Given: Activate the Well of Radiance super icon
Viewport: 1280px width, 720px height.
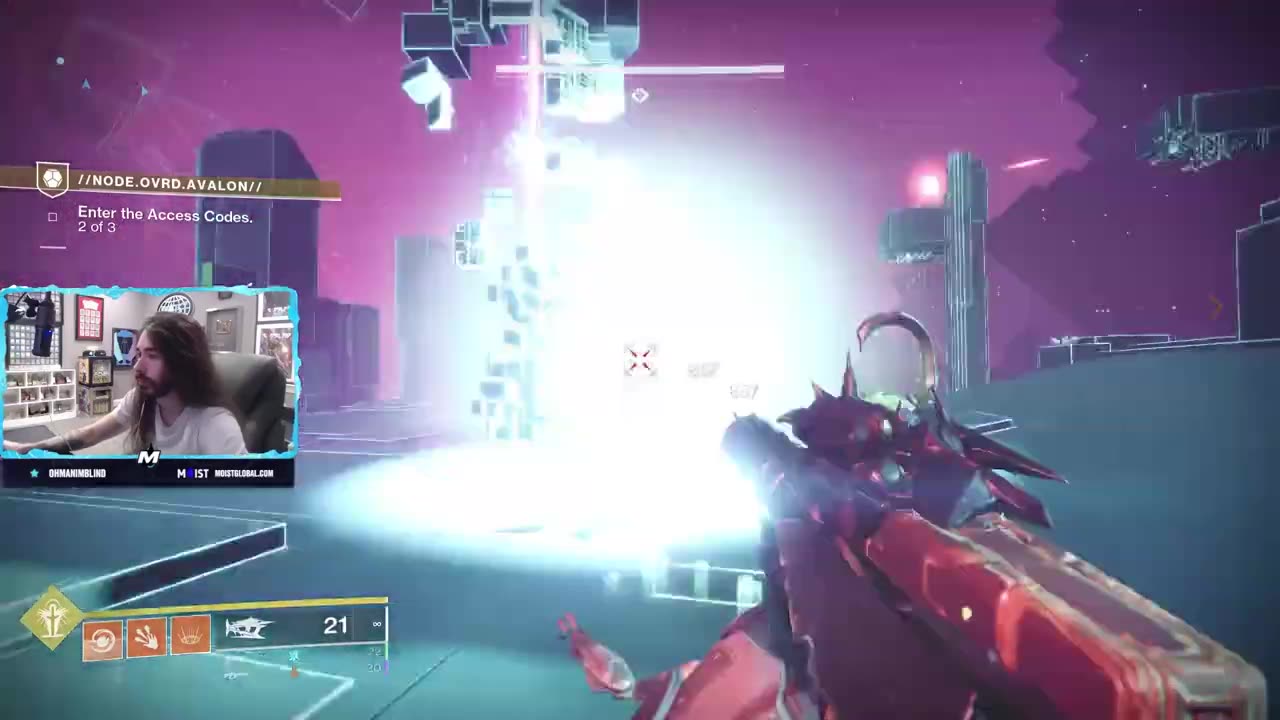Looking at the screenshot, I should [54, 617].
